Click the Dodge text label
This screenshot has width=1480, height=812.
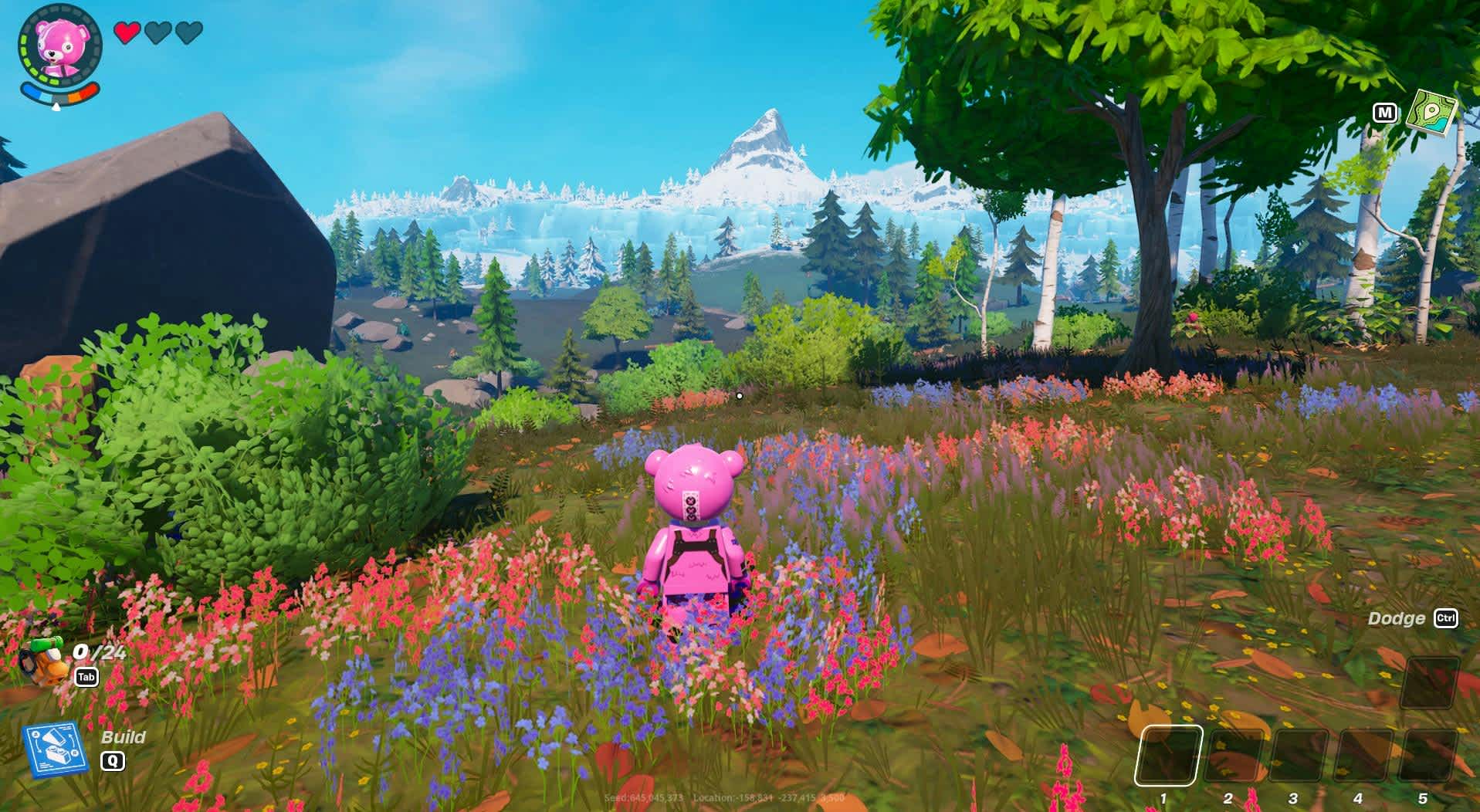[1398, 618]
